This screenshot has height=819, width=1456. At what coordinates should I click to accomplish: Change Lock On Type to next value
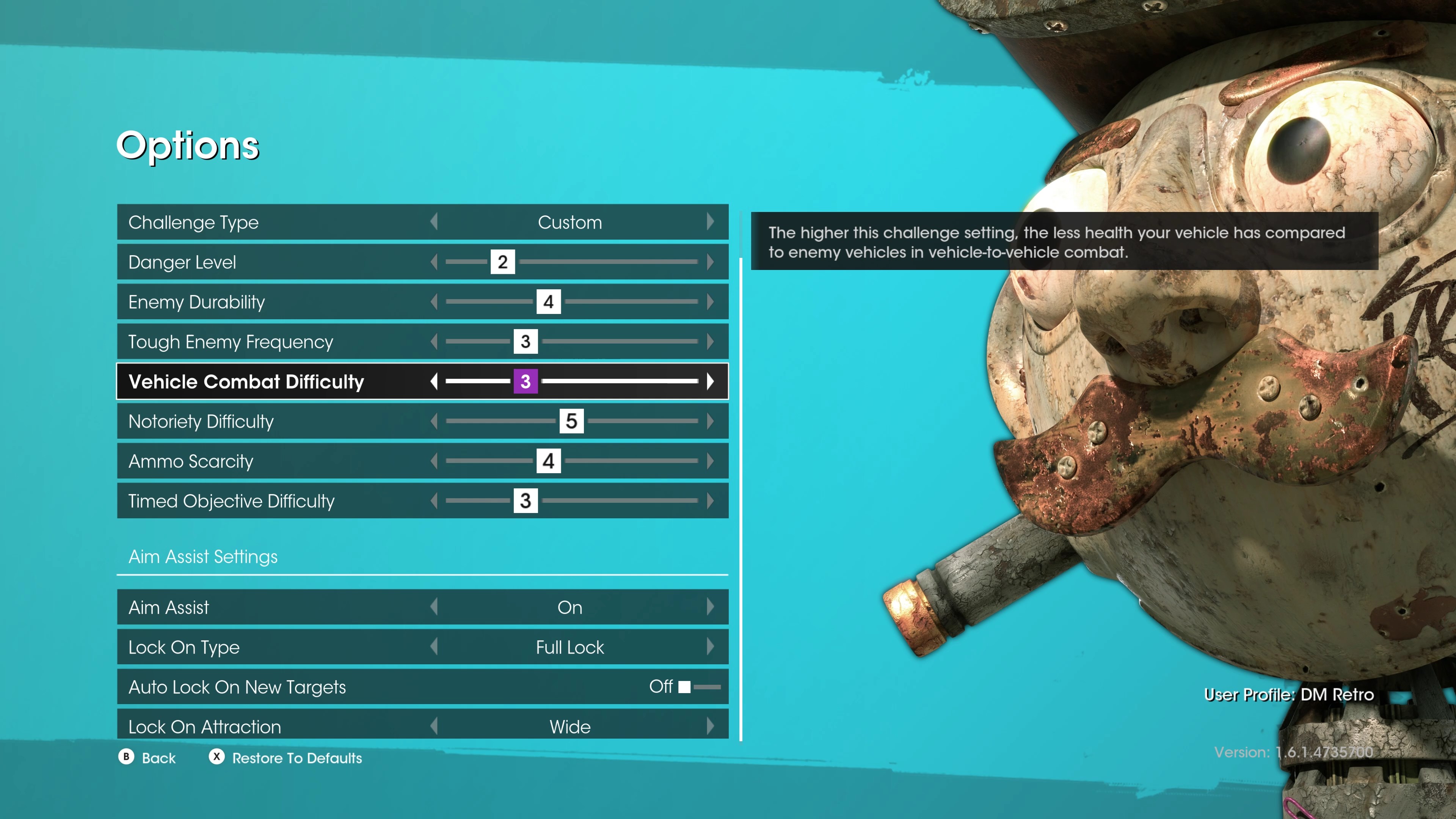(710, 647)
